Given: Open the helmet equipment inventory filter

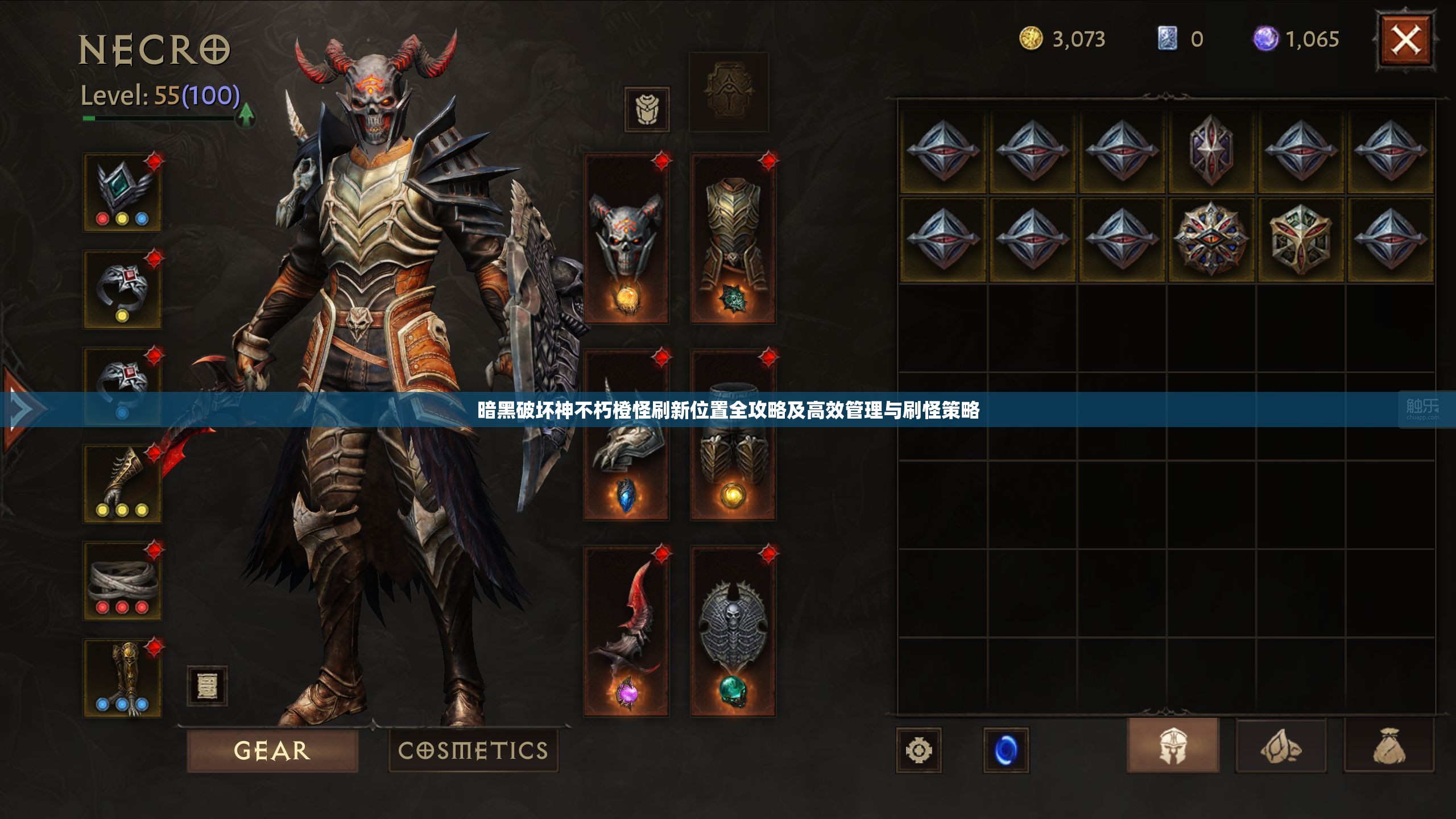Looking at the screenshot, I should 1173,745.
